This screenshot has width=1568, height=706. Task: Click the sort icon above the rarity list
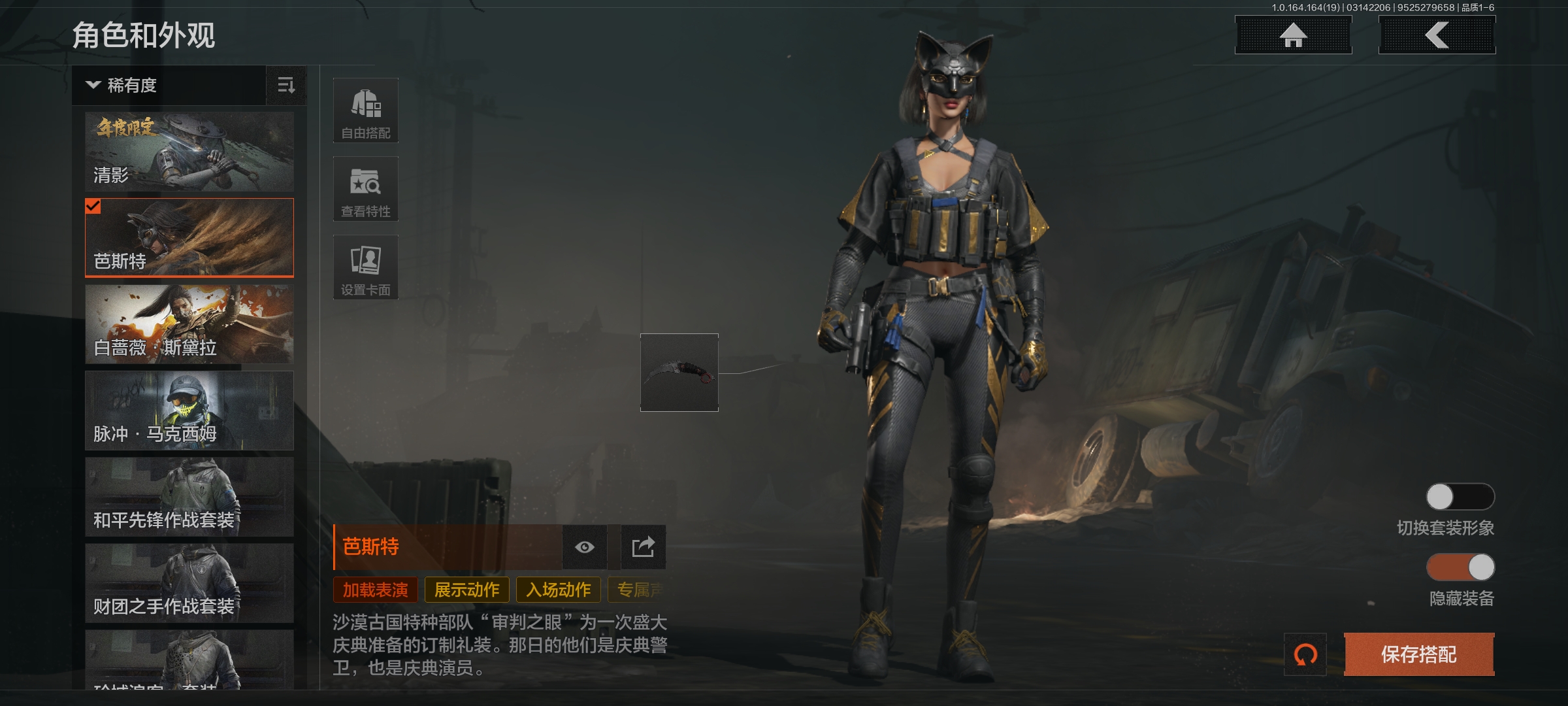pos(286,86)
